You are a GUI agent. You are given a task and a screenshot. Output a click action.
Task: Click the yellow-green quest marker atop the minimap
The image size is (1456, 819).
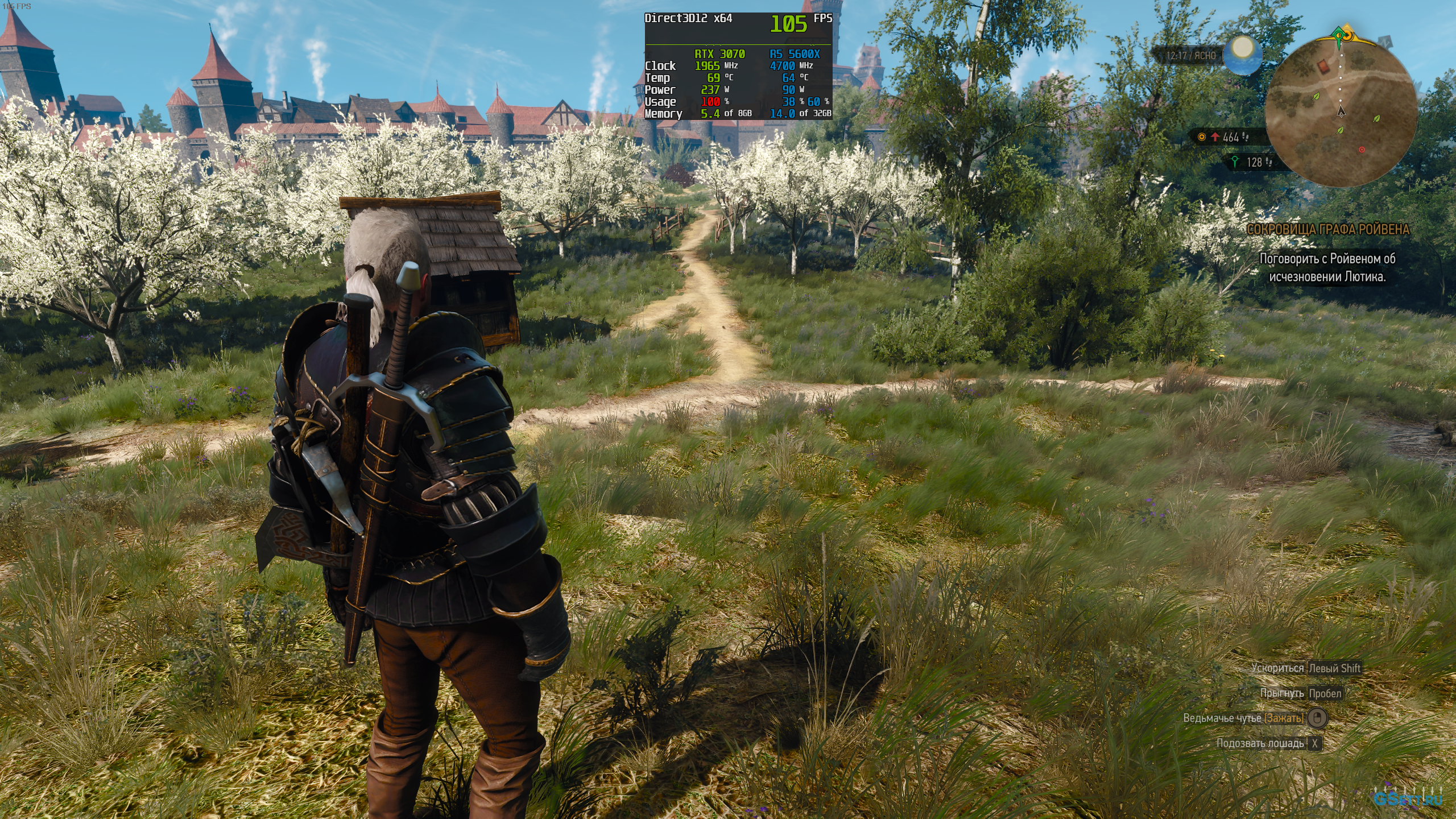point(1342,34)
